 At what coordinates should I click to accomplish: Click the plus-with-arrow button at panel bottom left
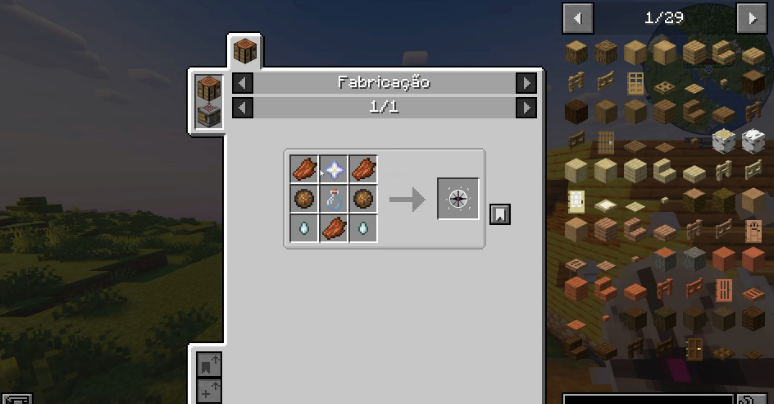[209, 390]
